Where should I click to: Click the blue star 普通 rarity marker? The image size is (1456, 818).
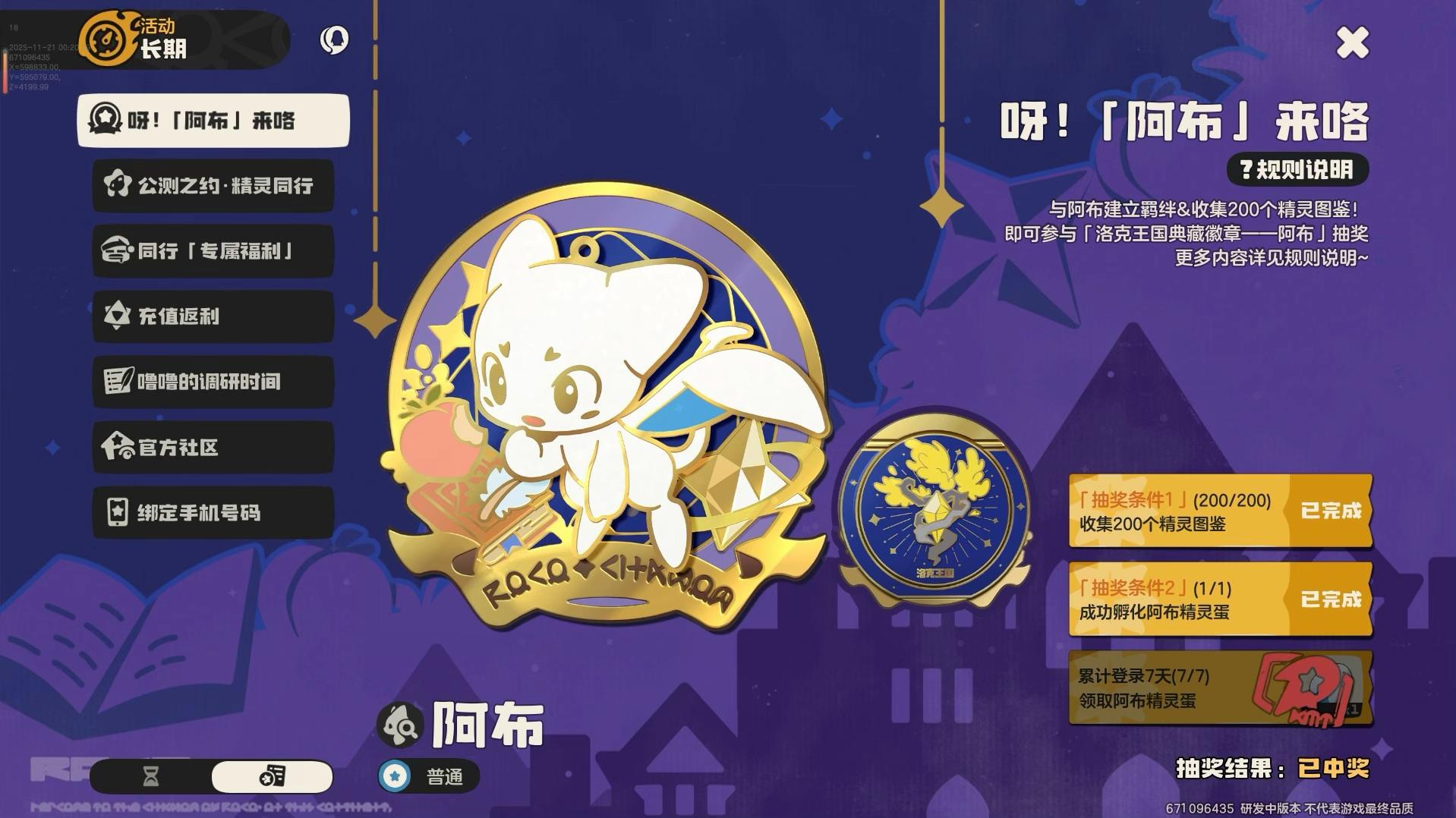[396, 776]
